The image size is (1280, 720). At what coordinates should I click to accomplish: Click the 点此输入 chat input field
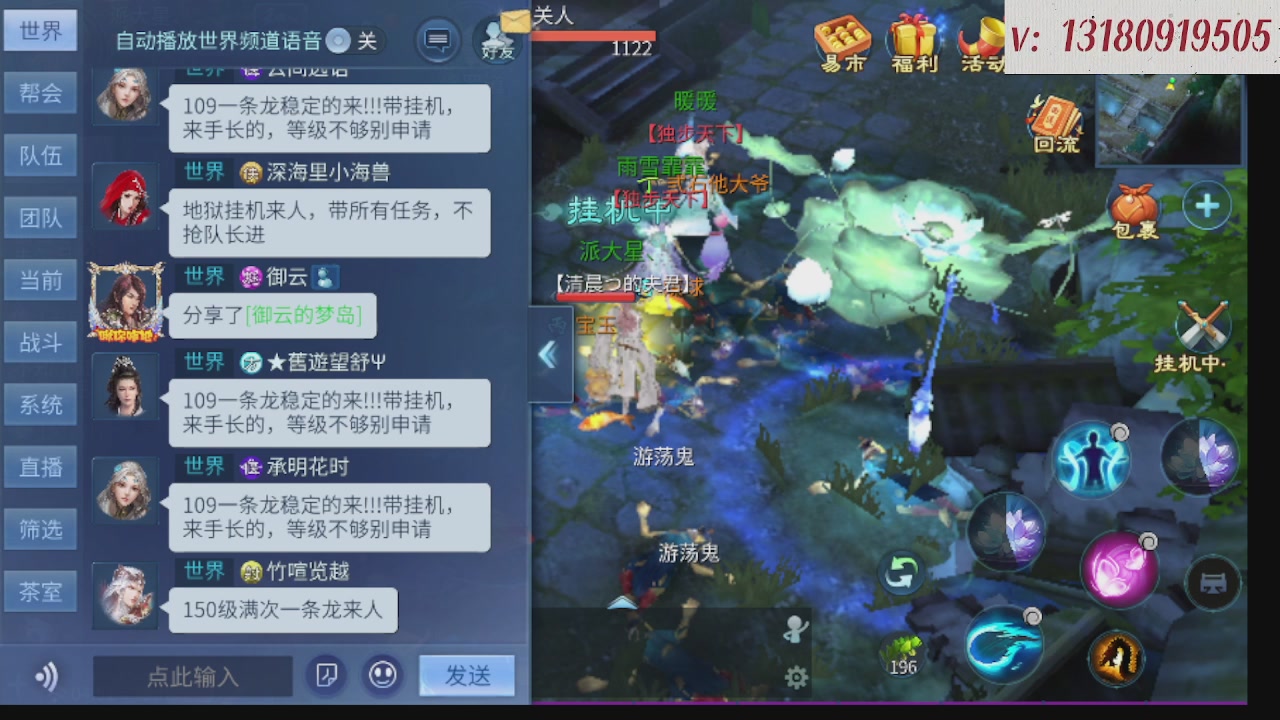point(191,676)
